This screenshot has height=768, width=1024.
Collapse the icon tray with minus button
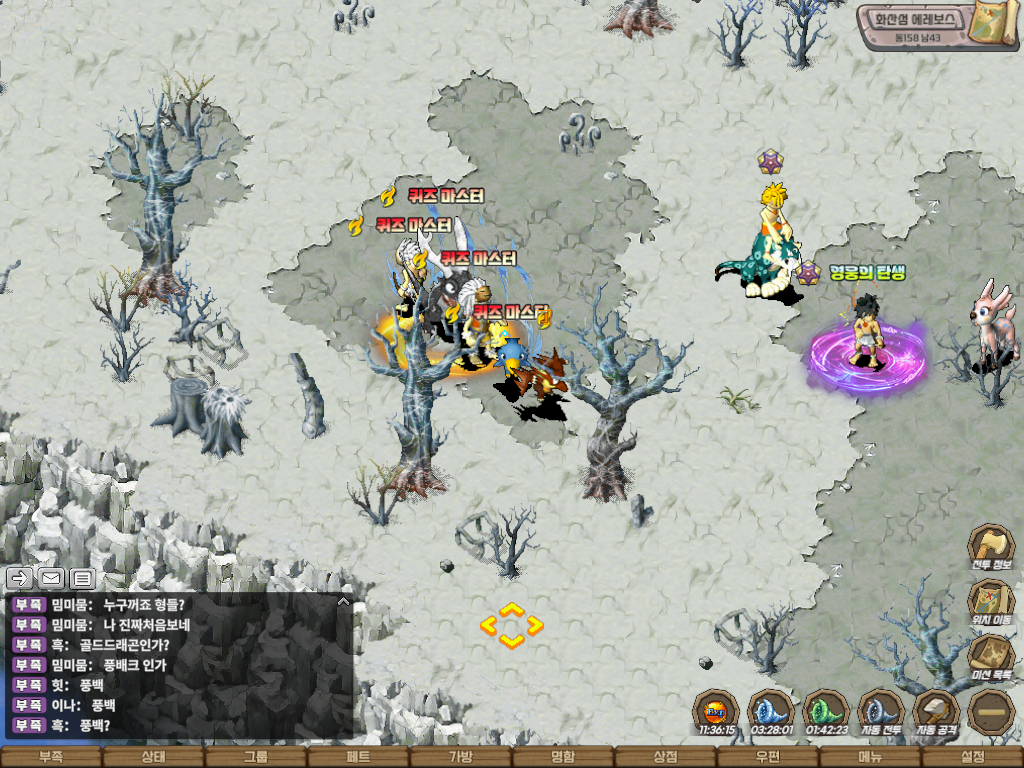pyautogui.click(x=991, y=711)
